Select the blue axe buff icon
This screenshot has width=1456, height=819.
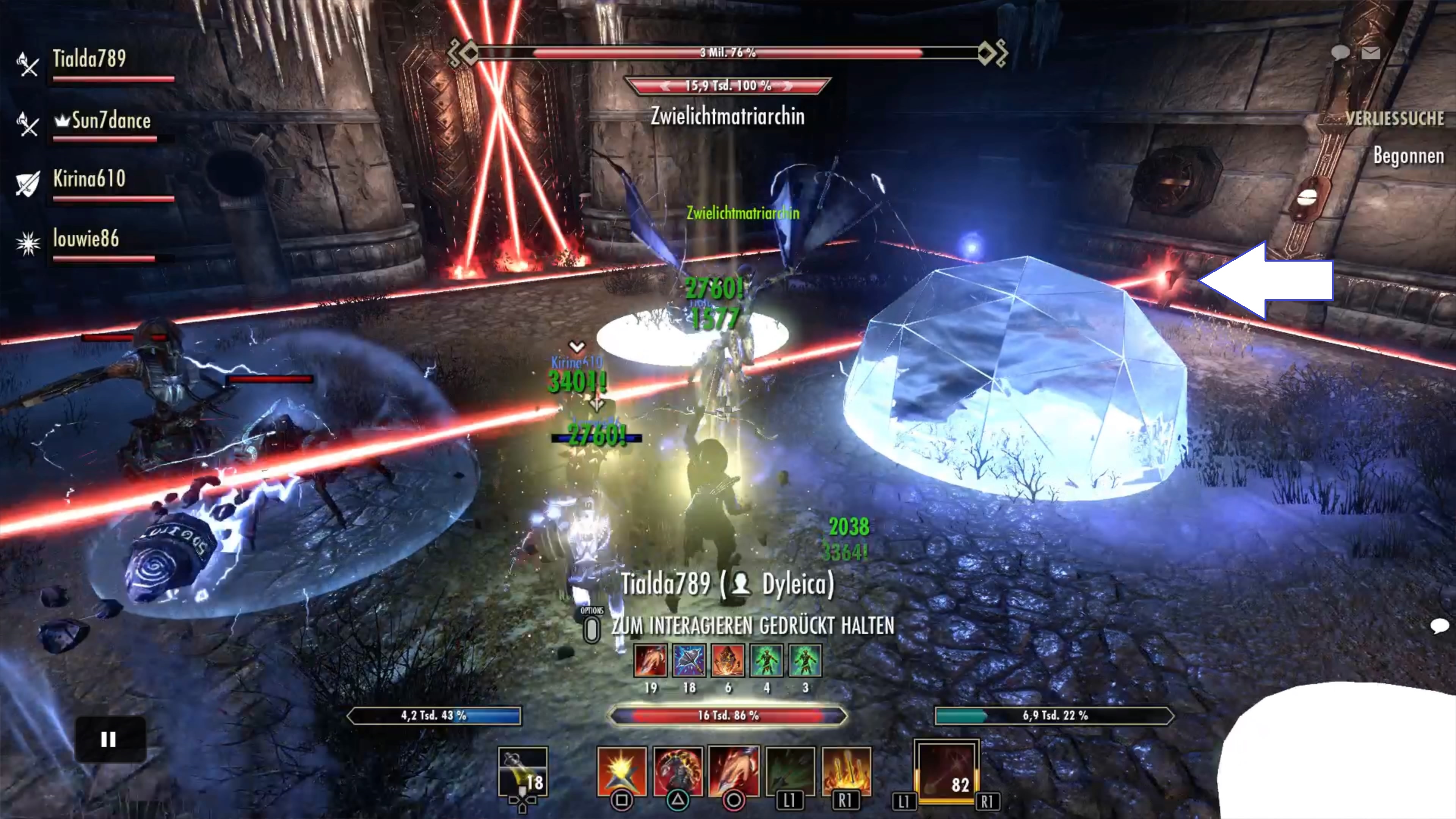[x=689, y=660]
